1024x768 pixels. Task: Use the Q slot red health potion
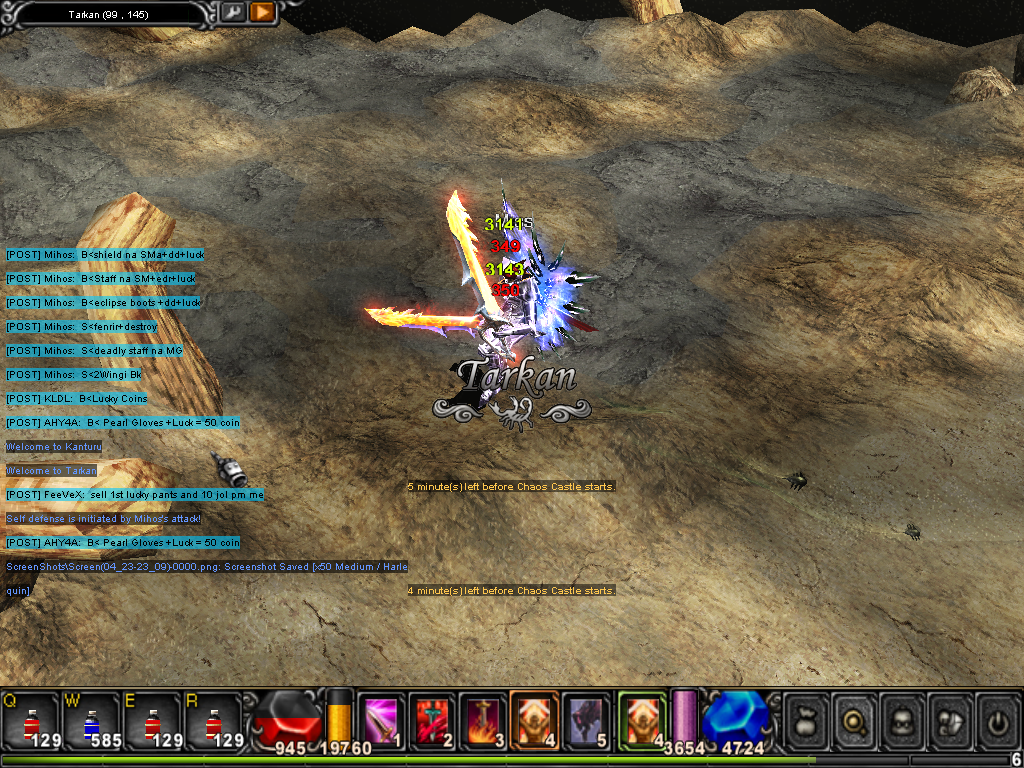tap(32, 721)
